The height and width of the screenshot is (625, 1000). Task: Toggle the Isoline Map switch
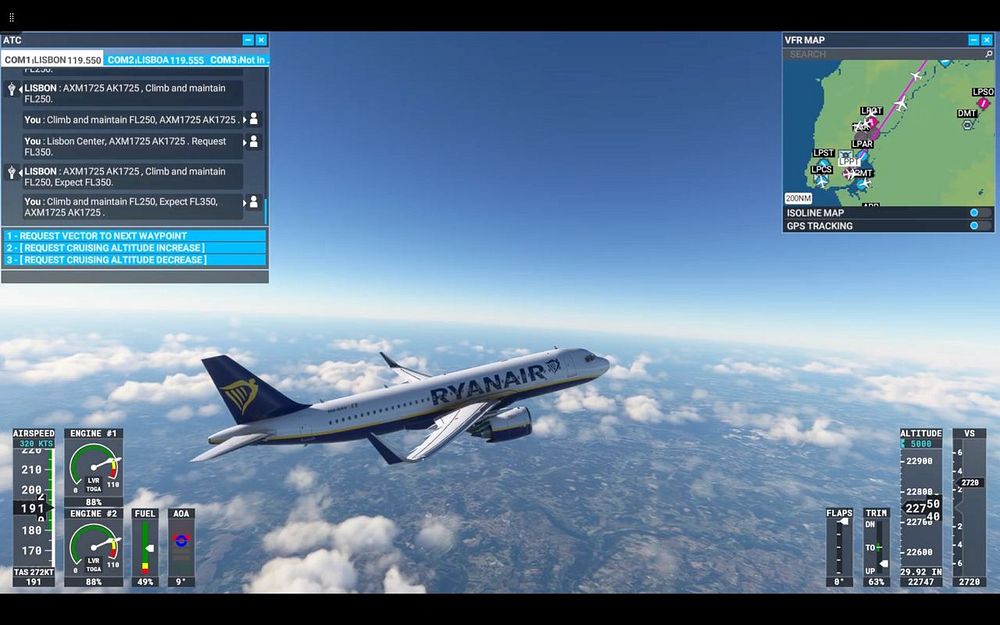980,213
